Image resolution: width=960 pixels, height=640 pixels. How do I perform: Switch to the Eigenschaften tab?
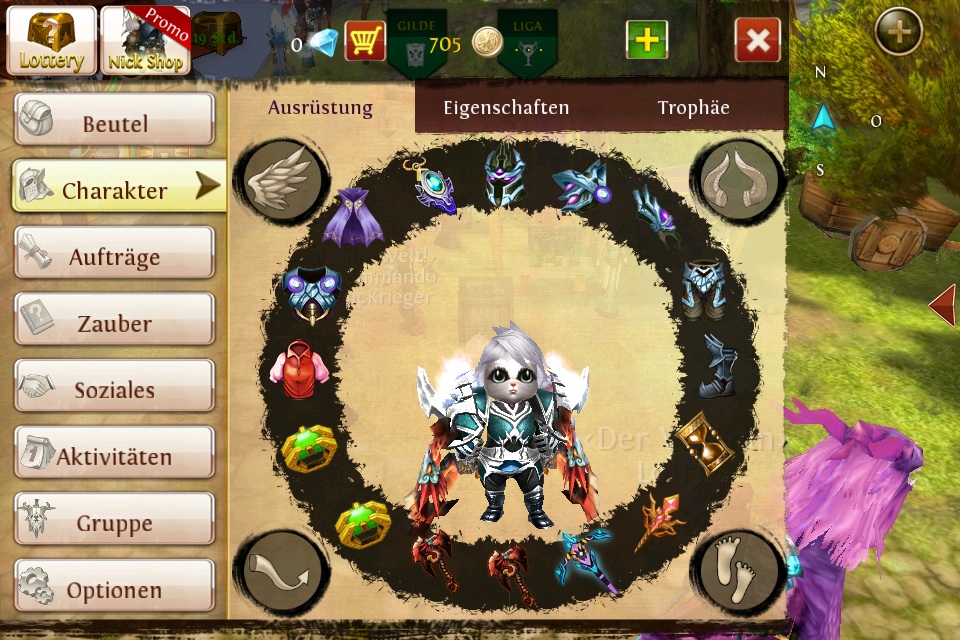click(506, 108)
